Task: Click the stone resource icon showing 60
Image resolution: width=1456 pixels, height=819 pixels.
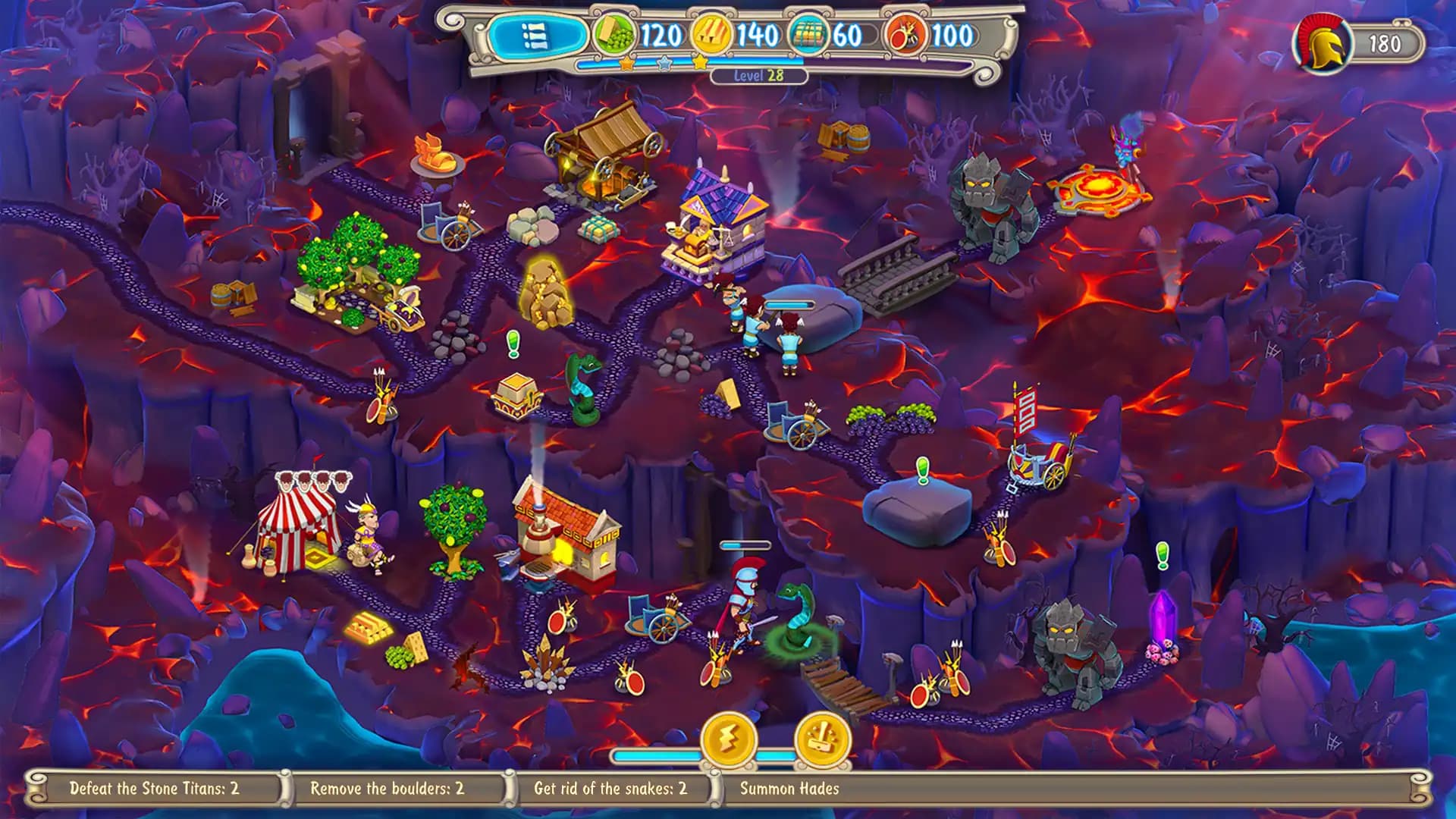Action: click(x=810, y=33)
